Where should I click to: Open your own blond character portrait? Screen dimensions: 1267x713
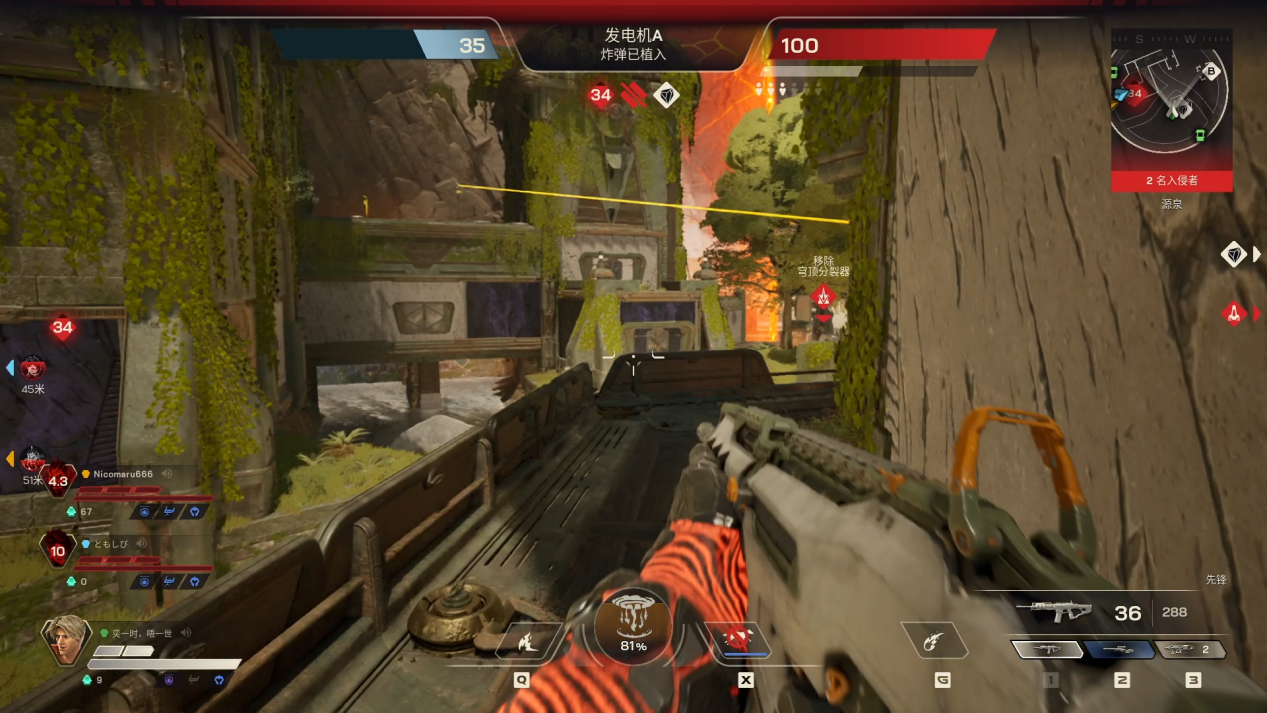(x=63, y=640)
